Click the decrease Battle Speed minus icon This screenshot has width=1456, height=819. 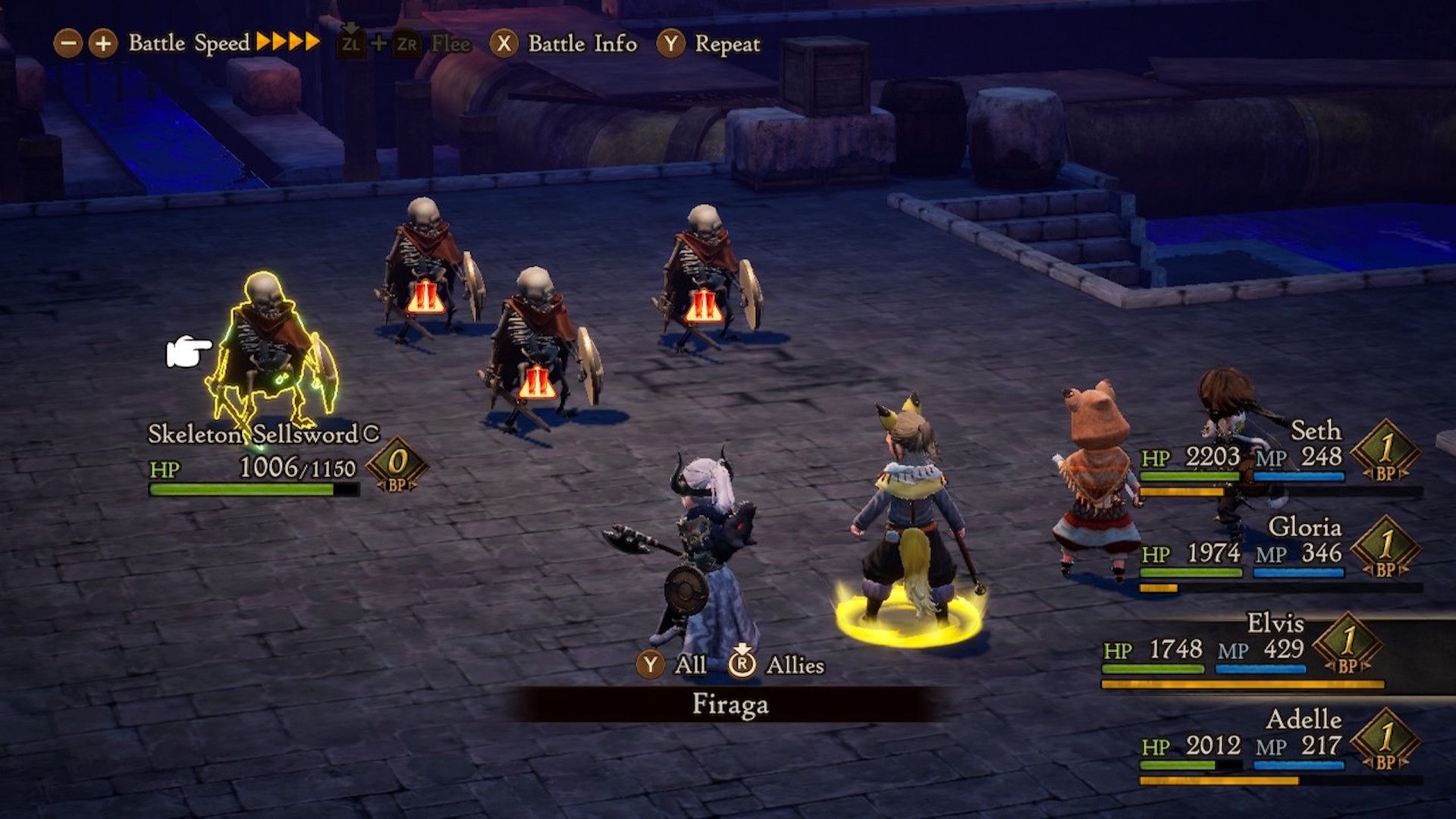(70, 43)
